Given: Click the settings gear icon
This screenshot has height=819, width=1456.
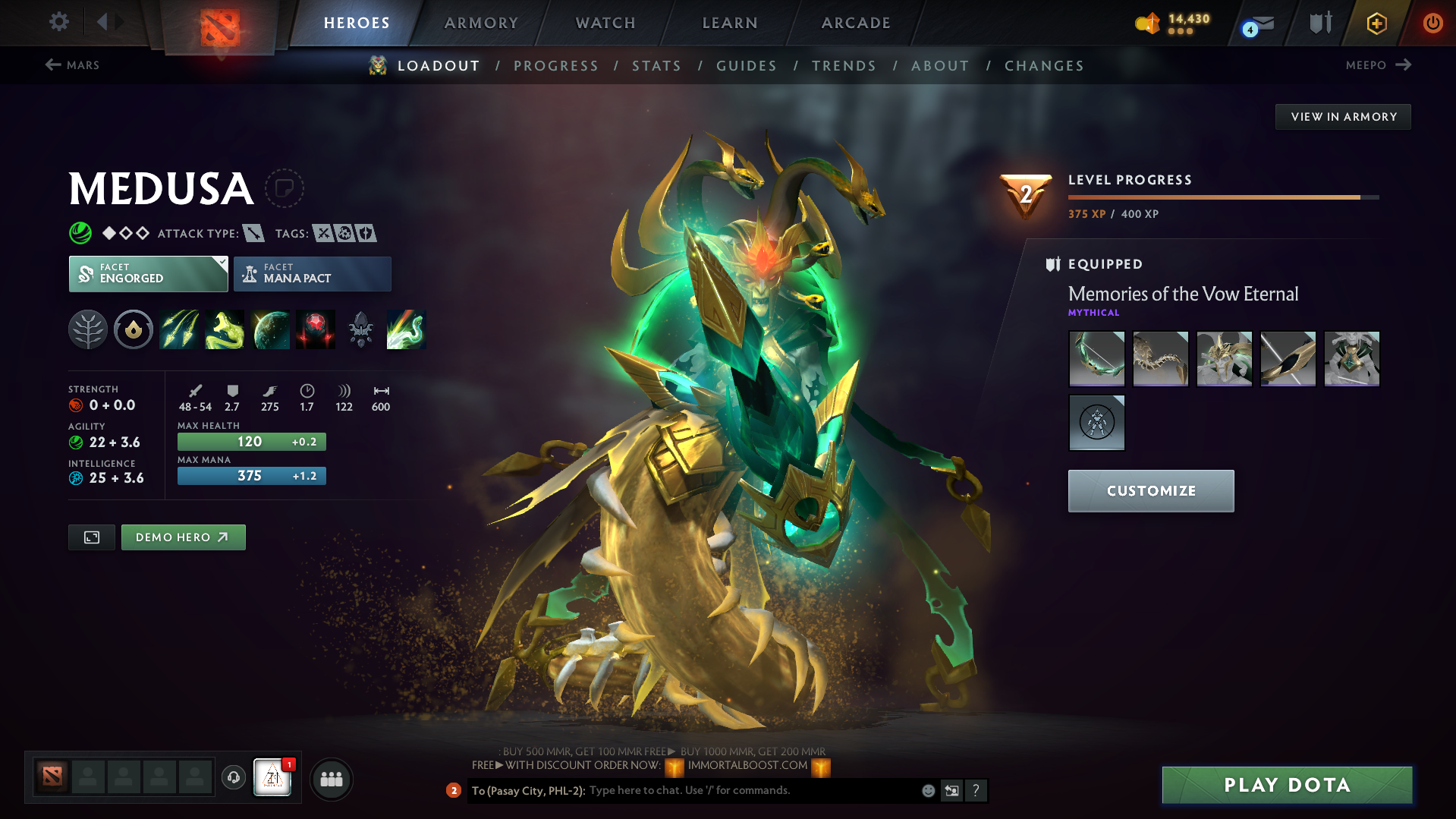Looking at the screenshot, I should pos(58,22).
